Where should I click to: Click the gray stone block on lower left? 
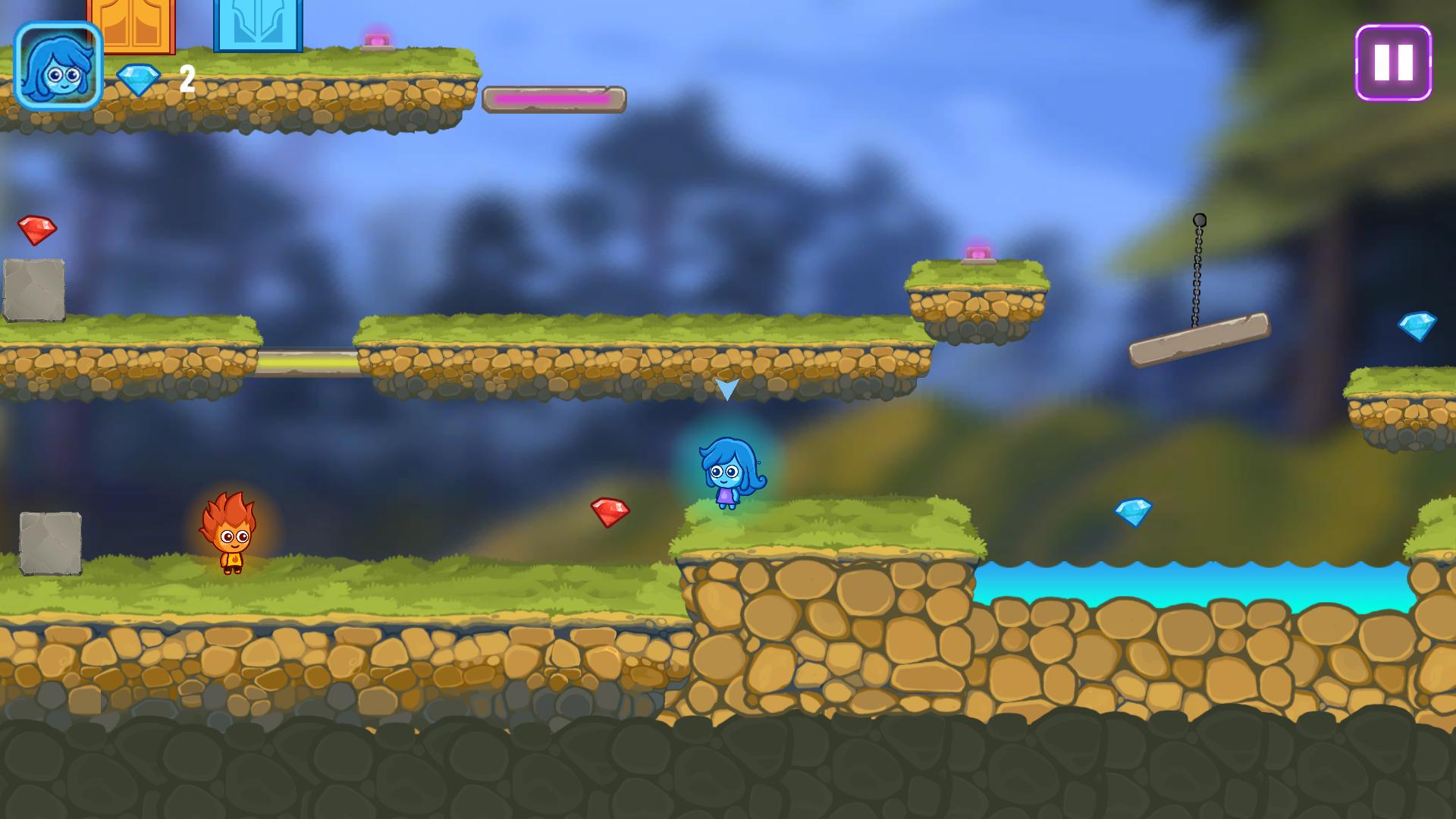tap(49, 544)
